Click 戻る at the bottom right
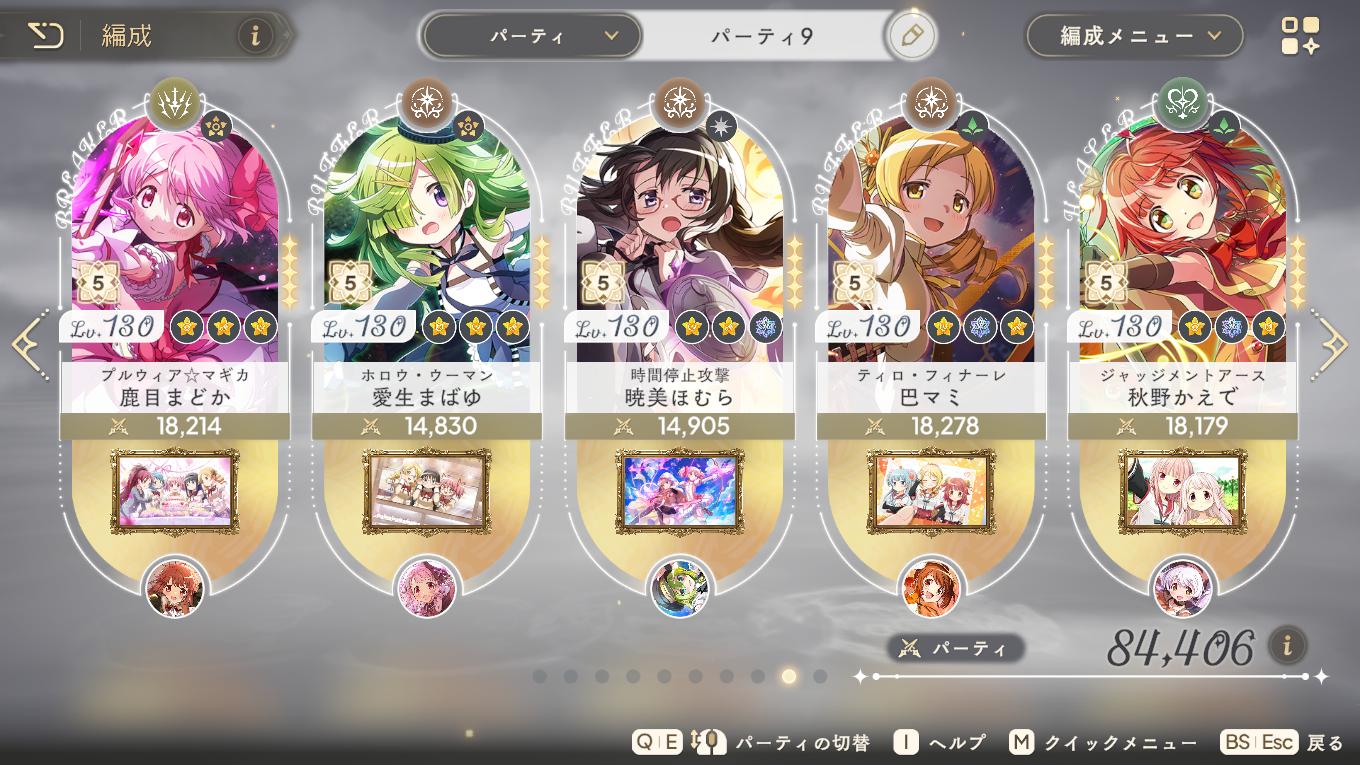1360x765 pixels. click(1322, 742)
